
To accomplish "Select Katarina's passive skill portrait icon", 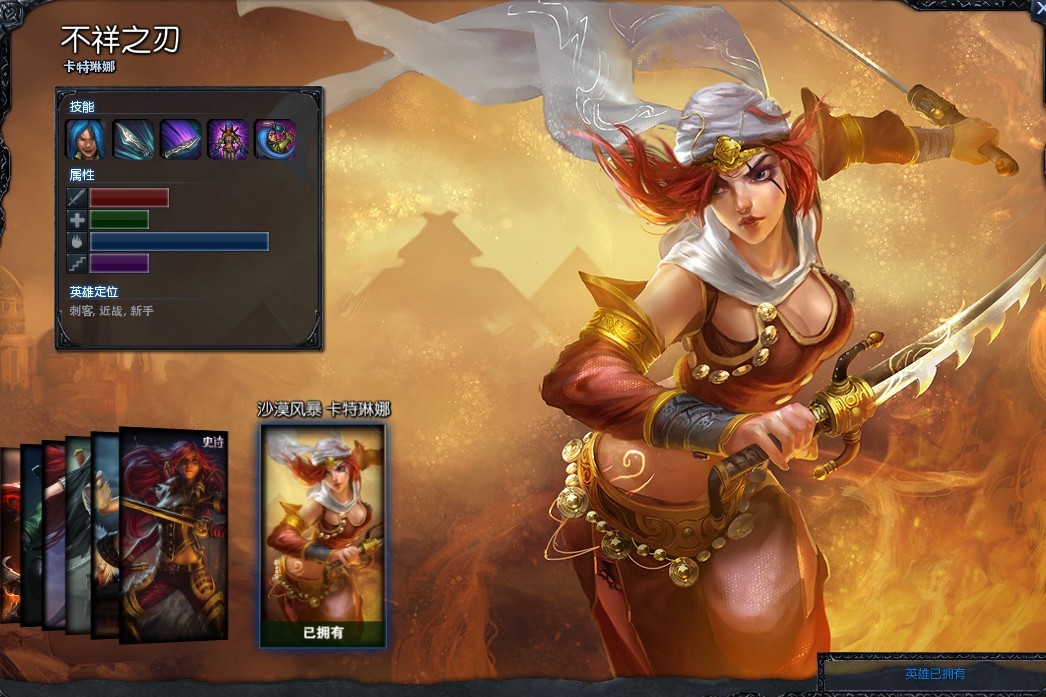I will (87, 140).
